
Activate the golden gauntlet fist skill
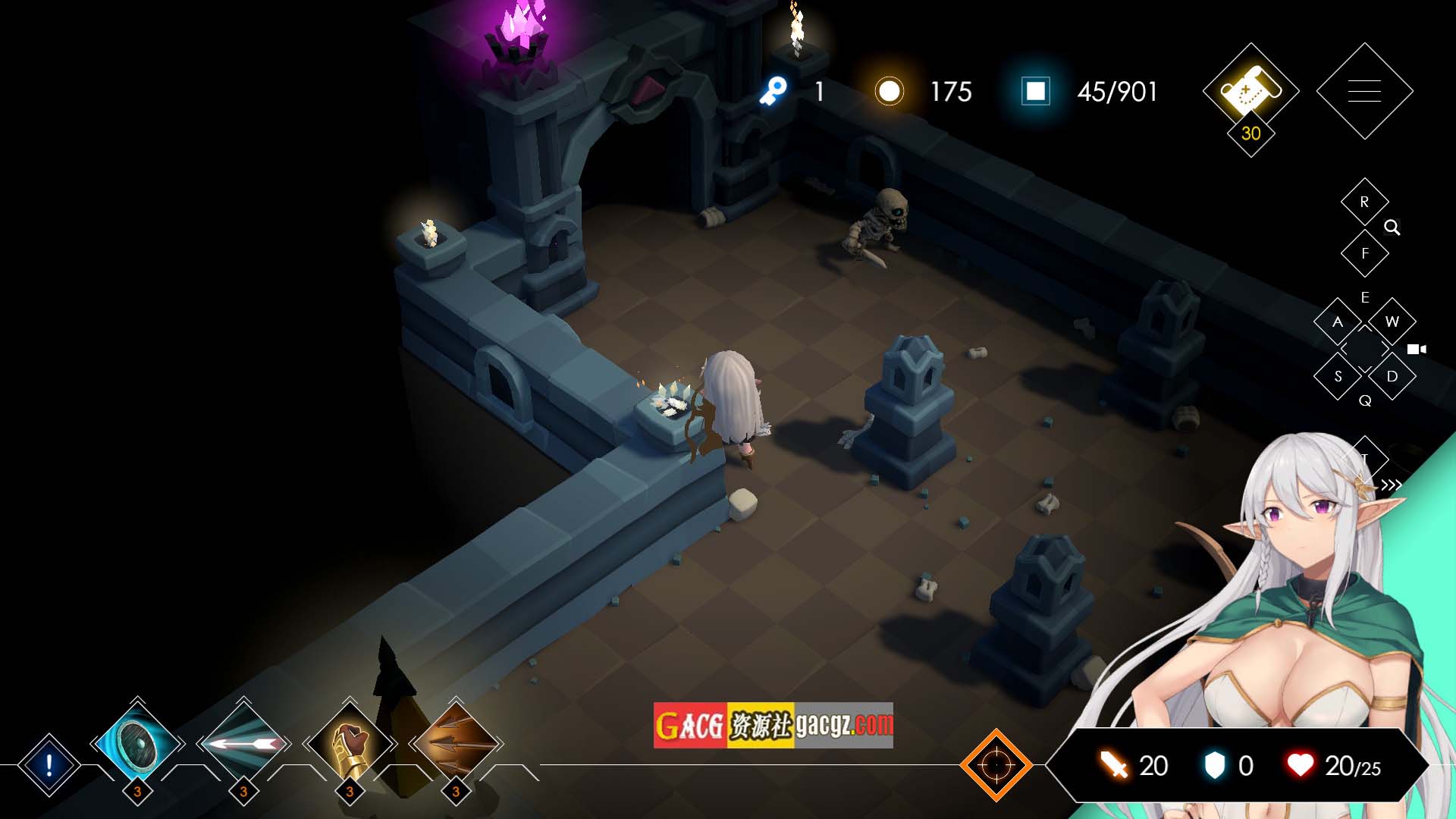(x=350, y=744)
